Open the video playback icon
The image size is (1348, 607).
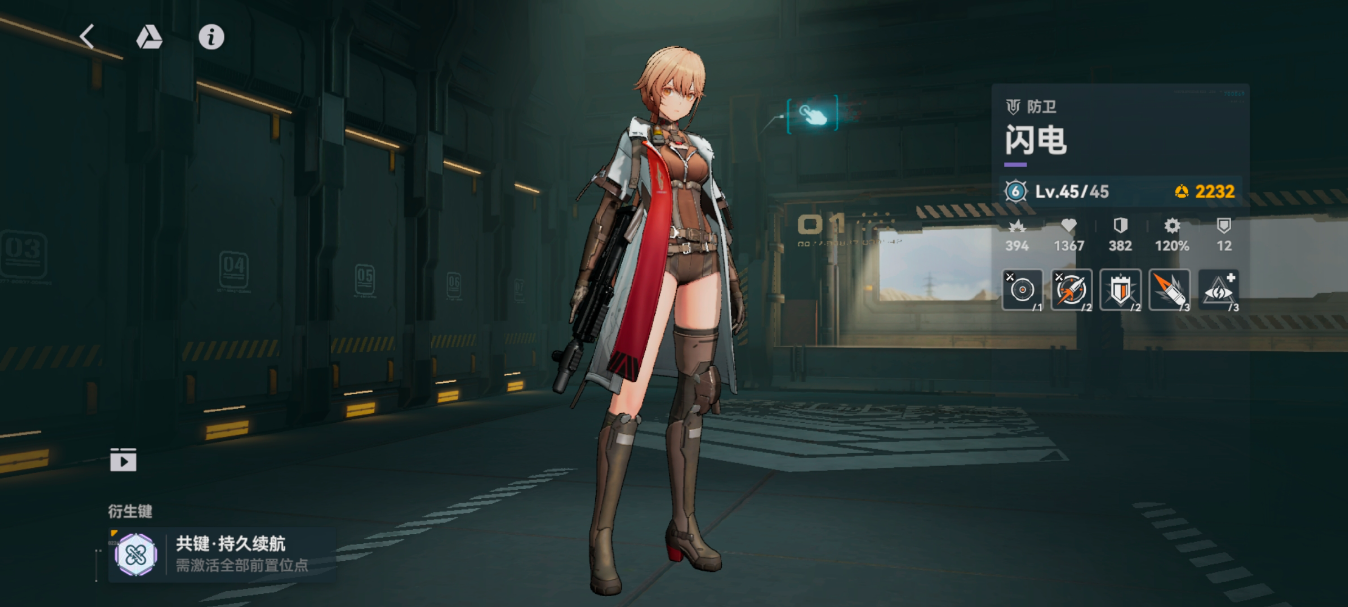123,460
